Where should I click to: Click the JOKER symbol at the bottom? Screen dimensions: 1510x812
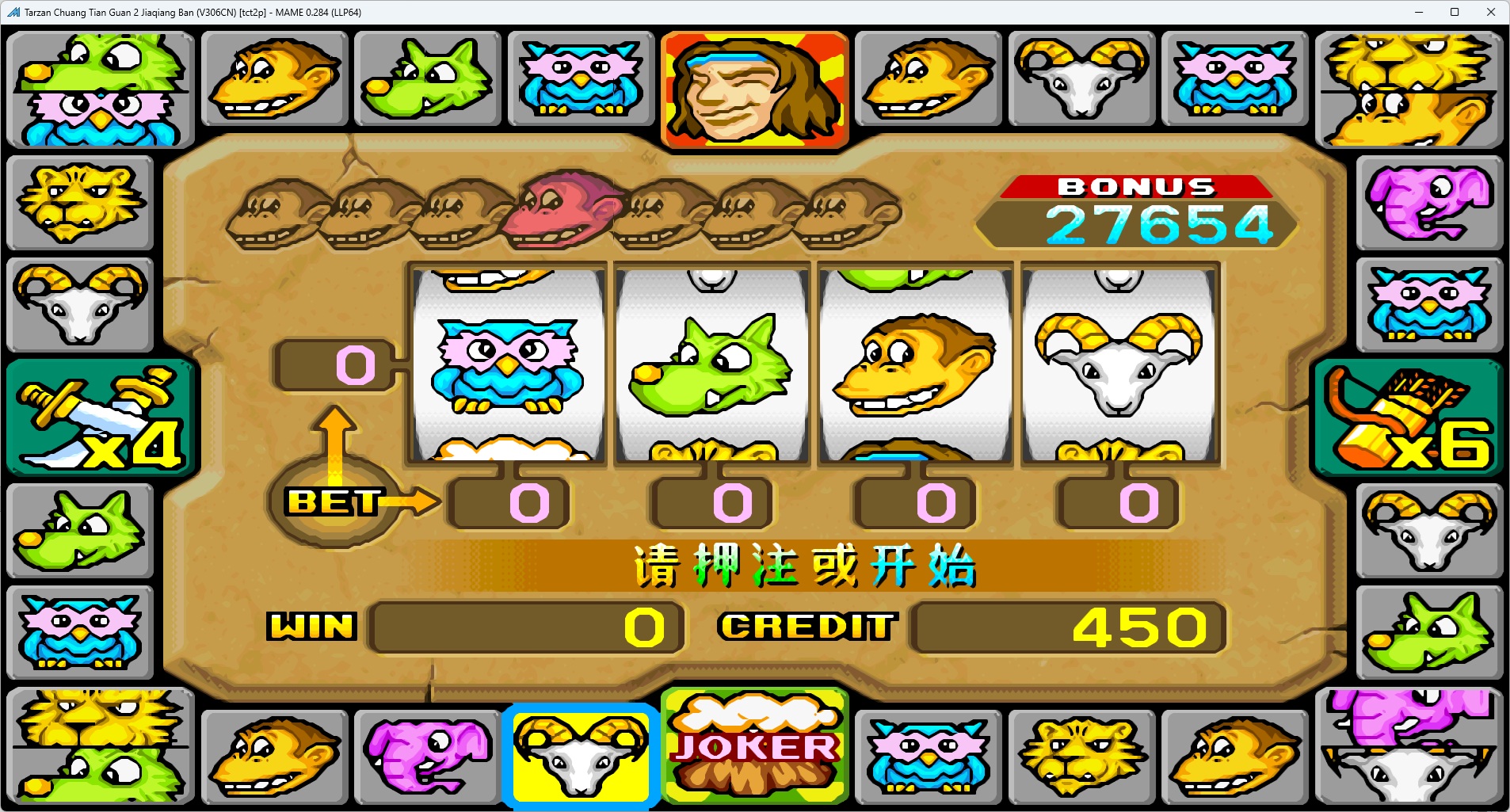coord(753,745)
